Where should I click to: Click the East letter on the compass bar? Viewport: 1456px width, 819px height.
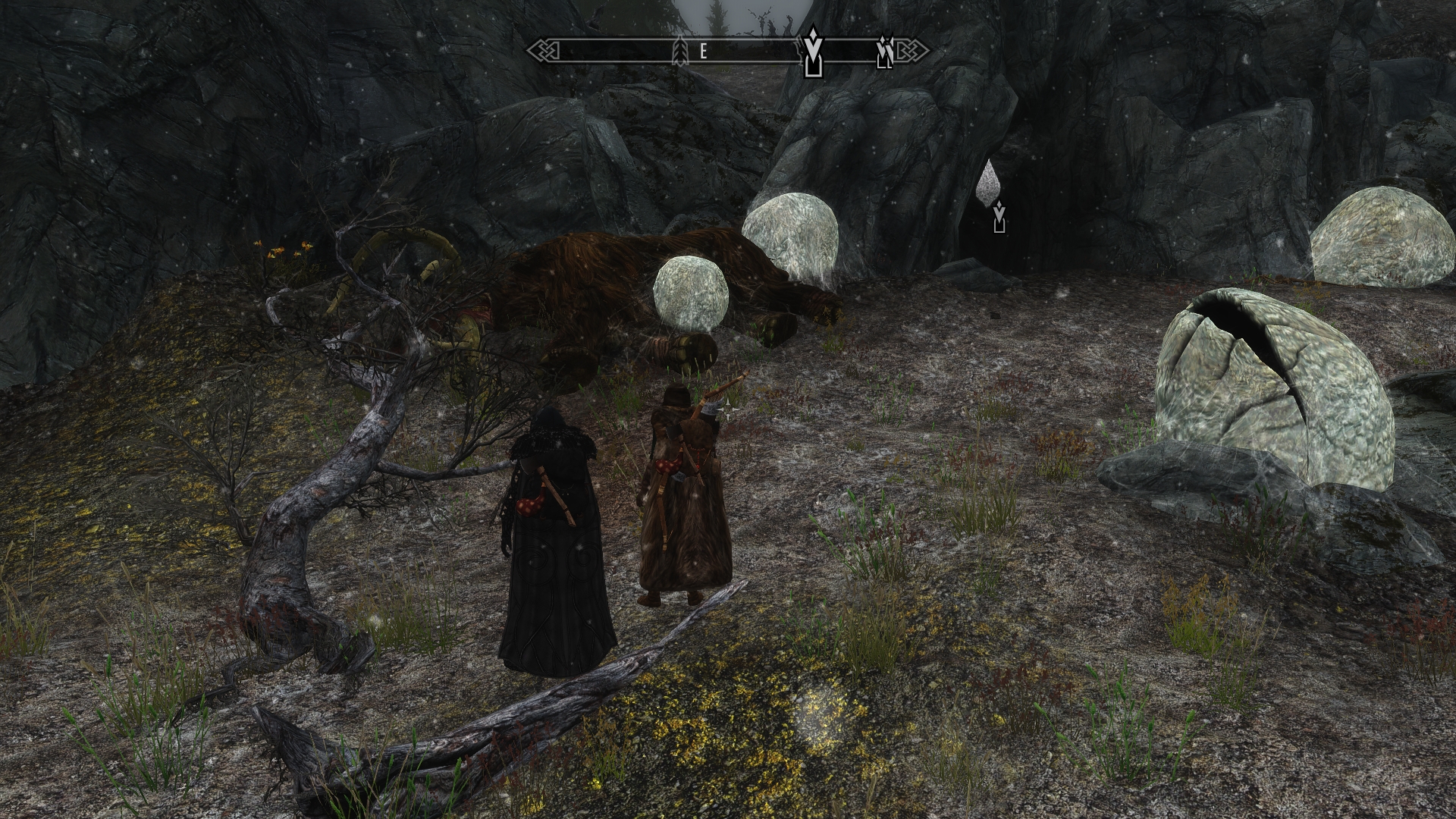(704, 52)
